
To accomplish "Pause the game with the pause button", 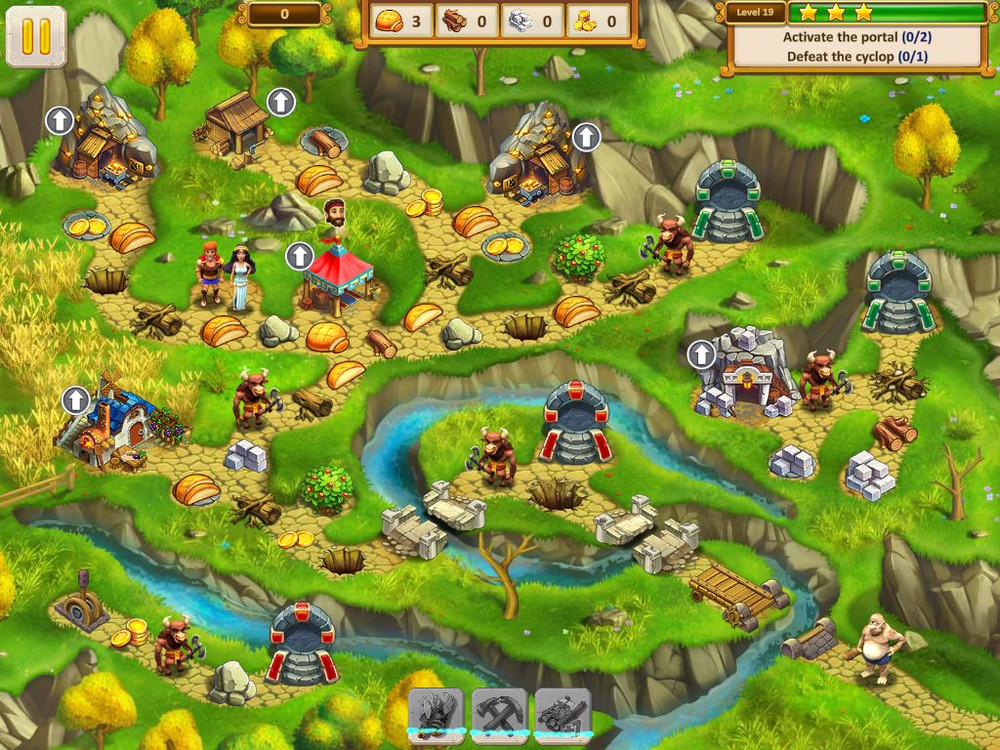I will 36,36.
